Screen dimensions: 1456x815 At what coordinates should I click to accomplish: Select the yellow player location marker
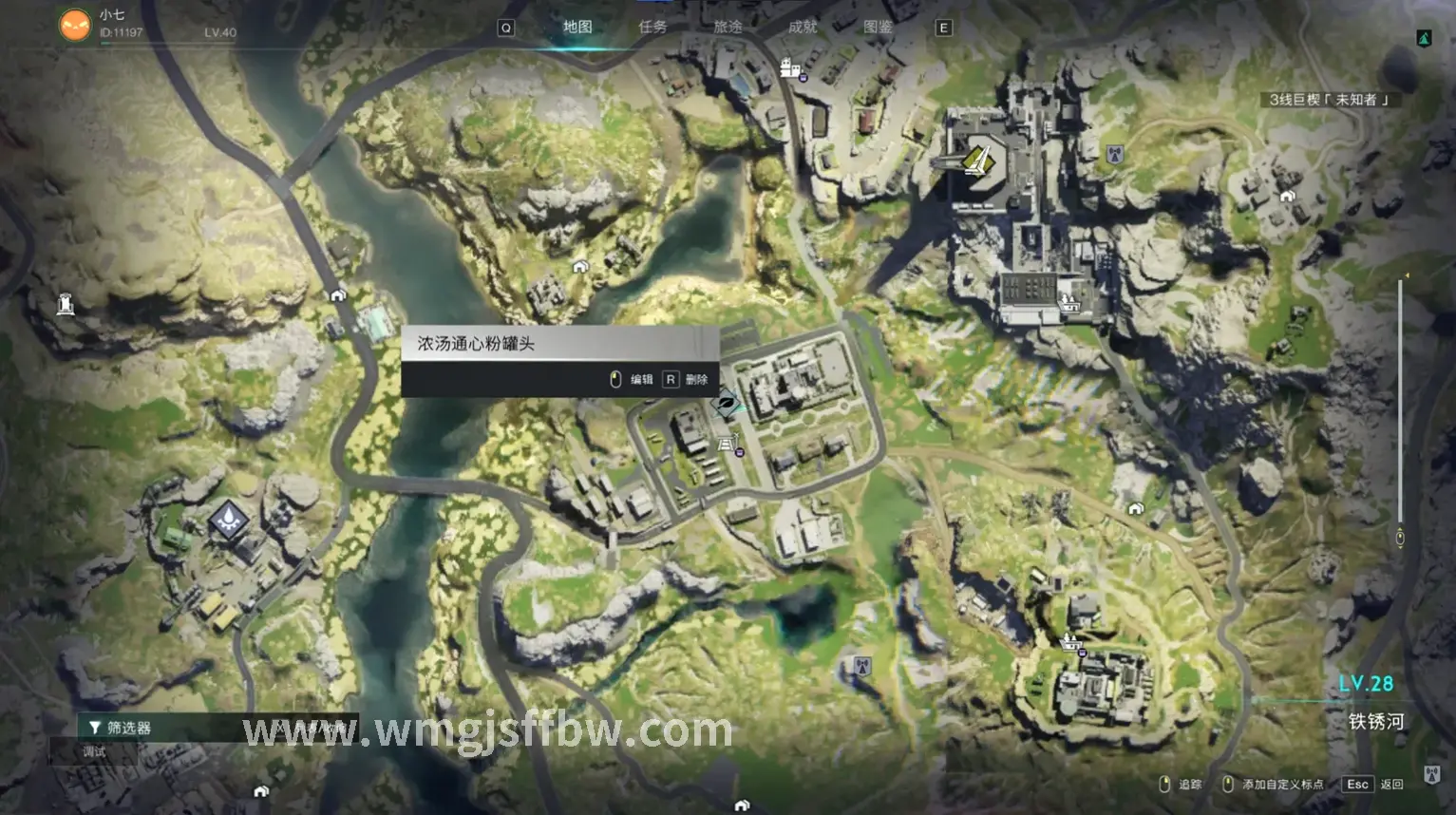(x=978, y=161)
